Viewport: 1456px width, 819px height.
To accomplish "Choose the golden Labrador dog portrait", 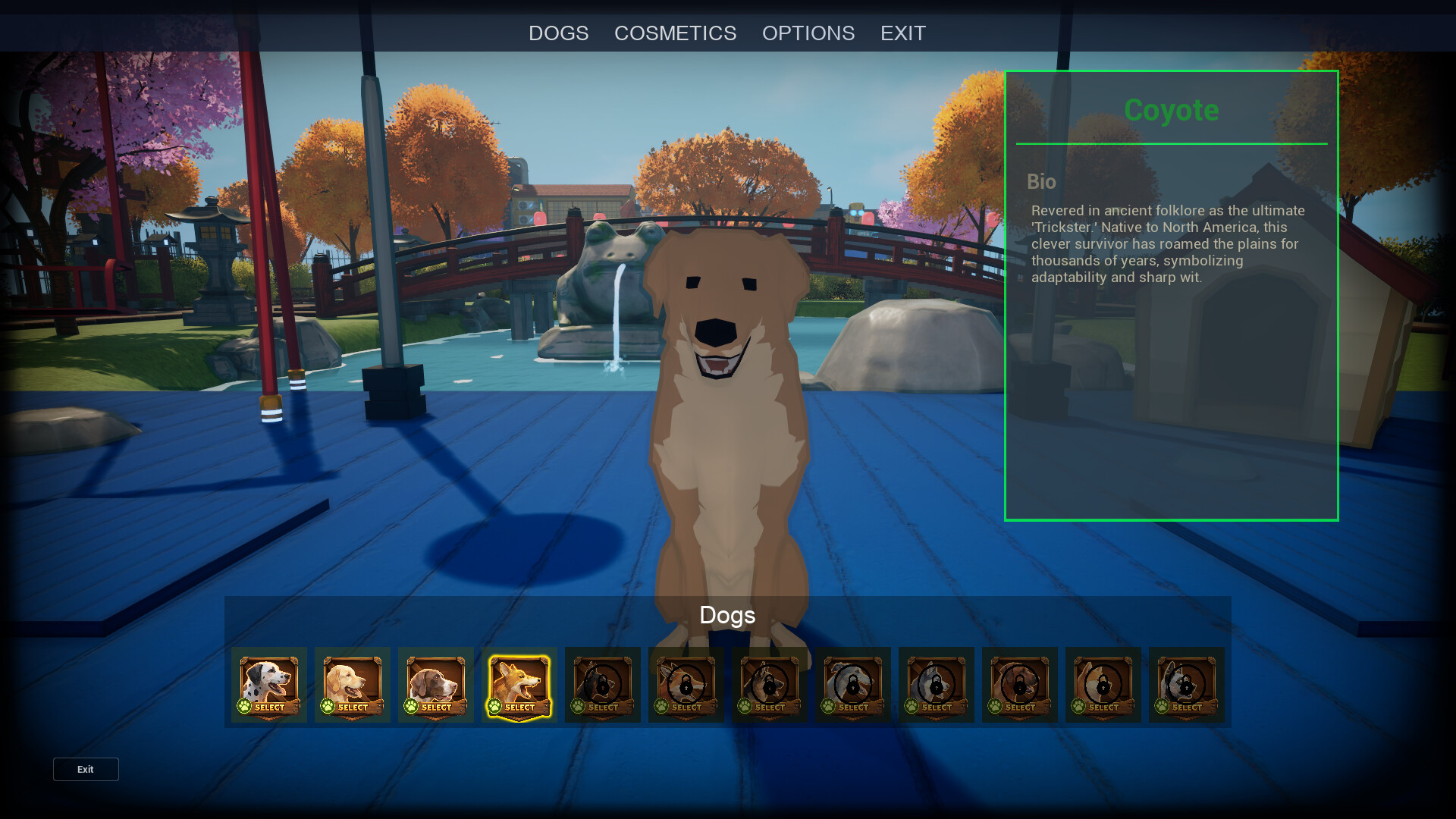I will [353, 686].
